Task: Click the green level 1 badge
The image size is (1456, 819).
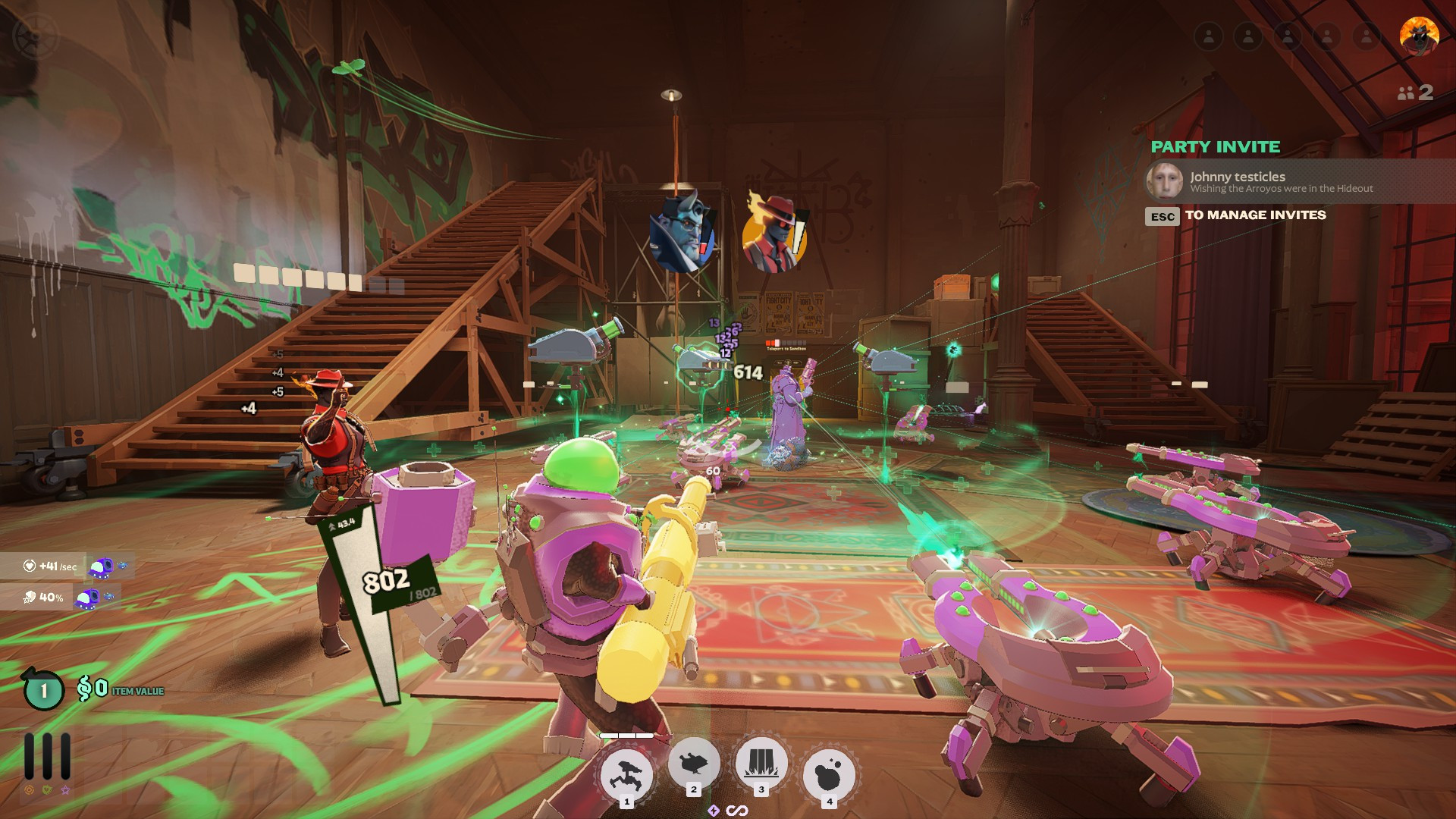Action: tap(44, 690)
